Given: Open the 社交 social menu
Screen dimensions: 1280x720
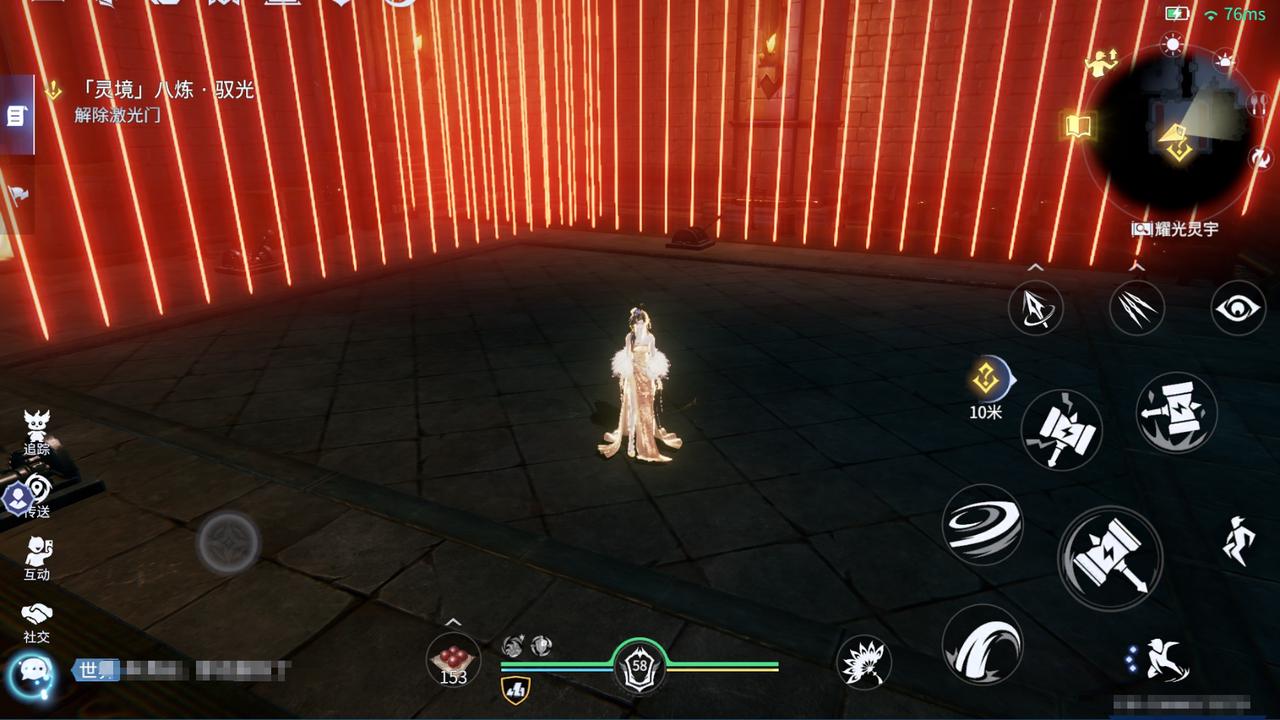Looking at the screenshot, I should [x=37, y=620].
